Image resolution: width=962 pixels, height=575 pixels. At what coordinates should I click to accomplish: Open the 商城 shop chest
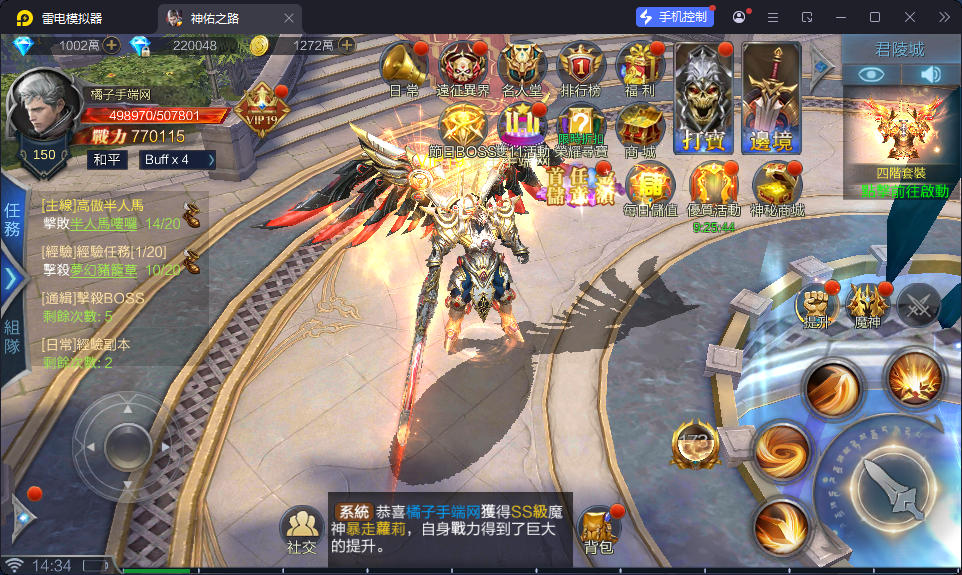[639, 126]
